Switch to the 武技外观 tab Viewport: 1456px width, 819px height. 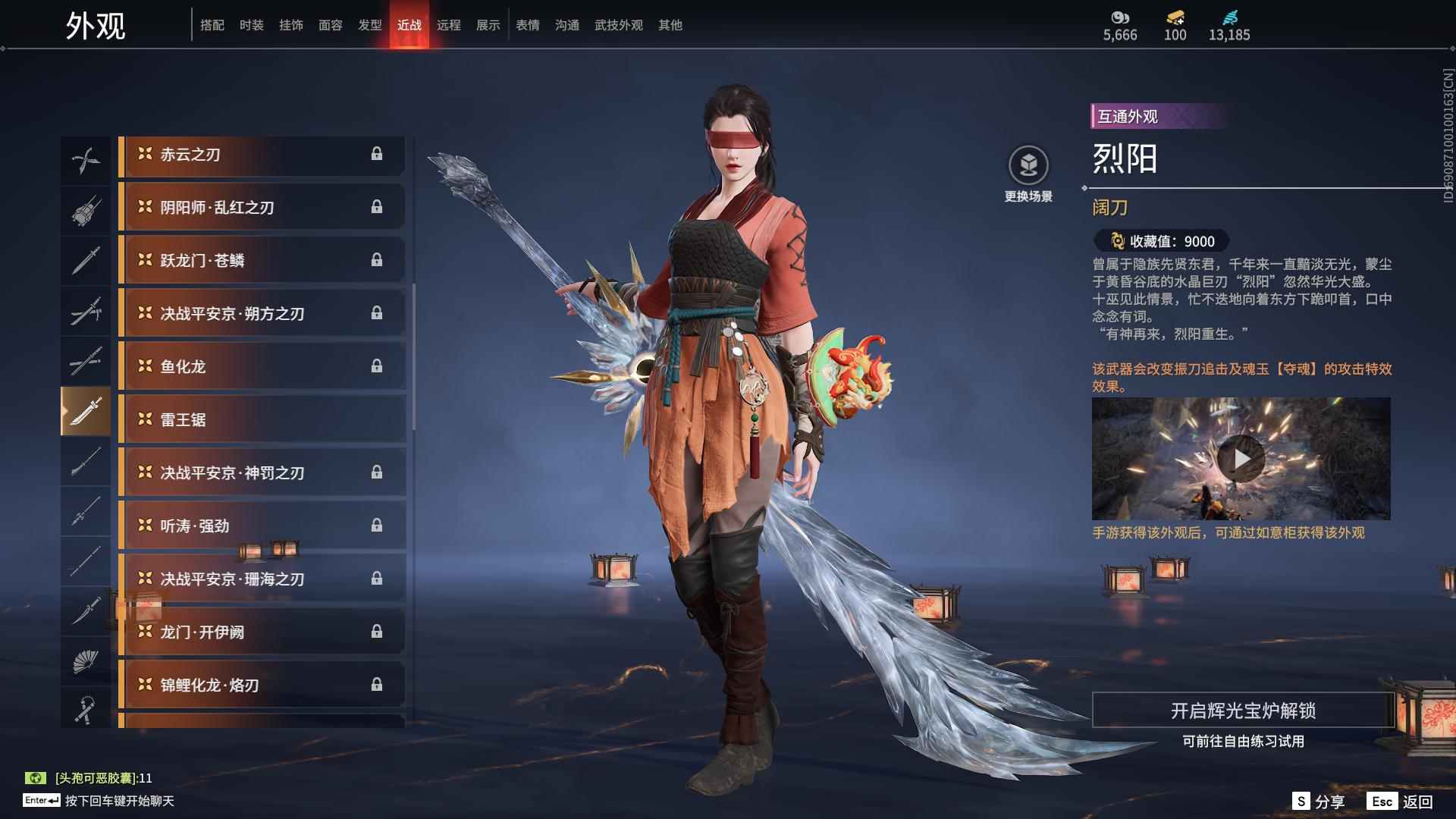(x=618, y=25)
